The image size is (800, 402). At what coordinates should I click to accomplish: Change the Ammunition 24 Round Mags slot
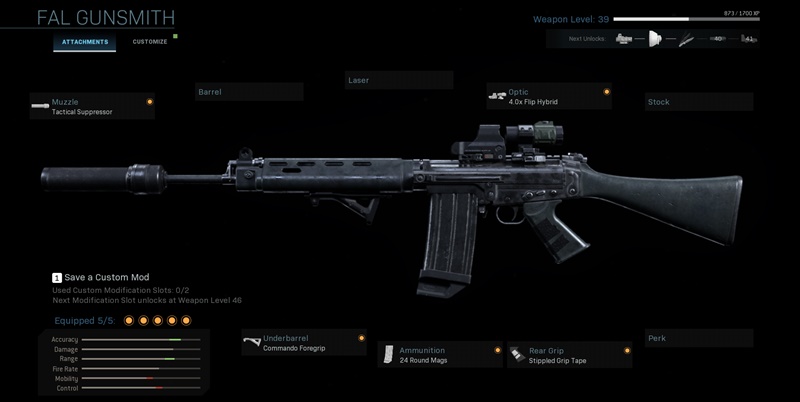click(440, 355)
